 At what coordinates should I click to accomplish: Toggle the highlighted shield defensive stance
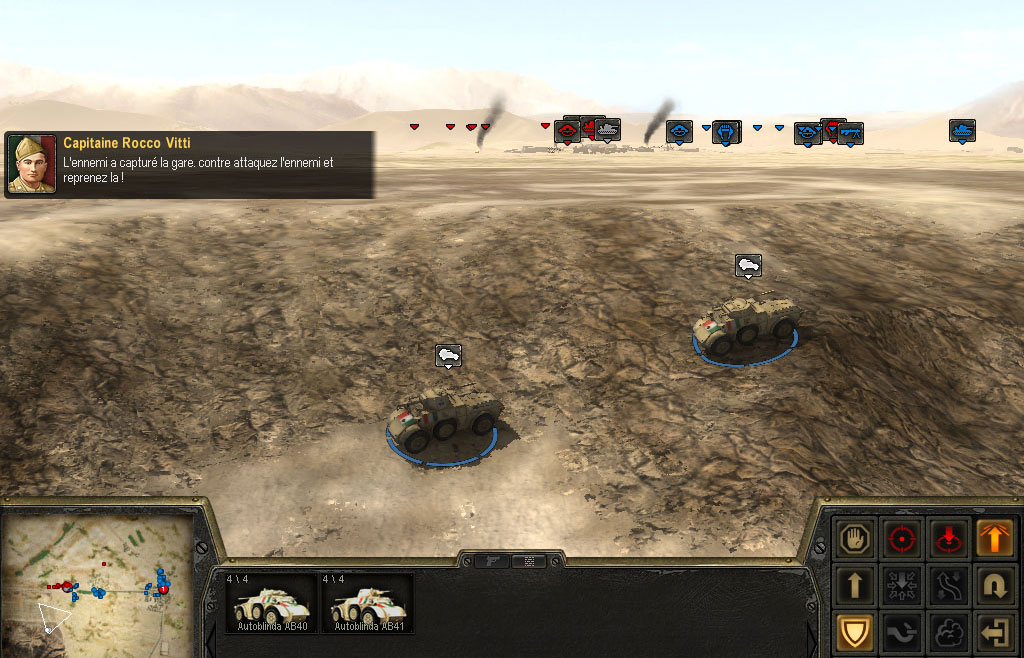pyautogui.click(x=855, y=631)
